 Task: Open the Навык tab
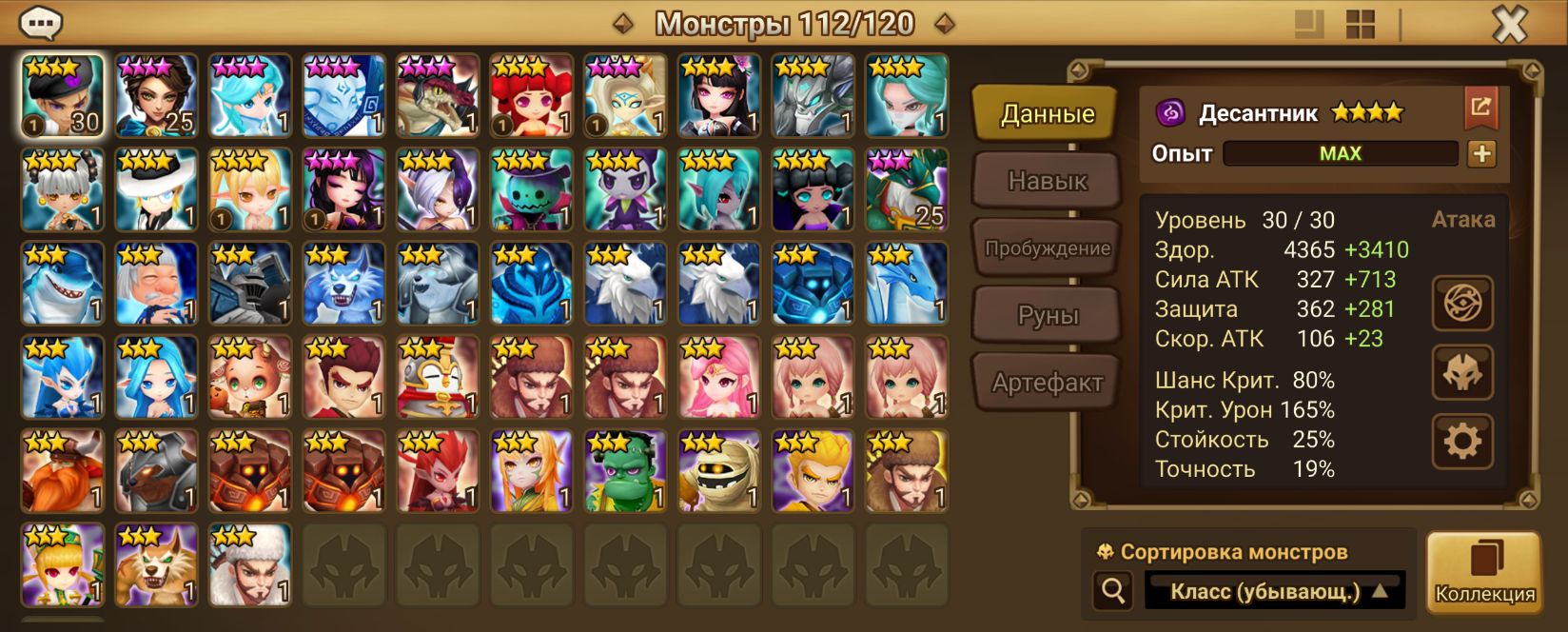pyautogui.click(x=1047, y=181)
